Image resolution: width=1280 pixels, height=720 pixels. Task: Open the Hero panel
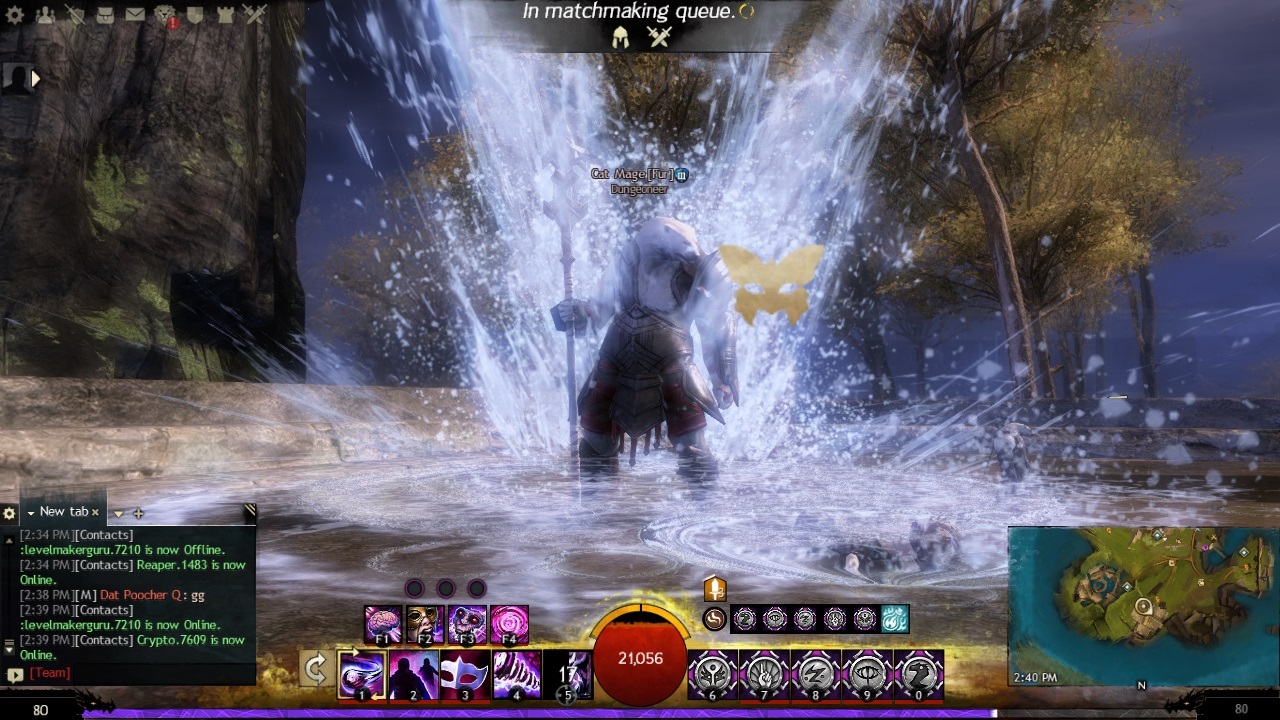(x=75, y=15)
